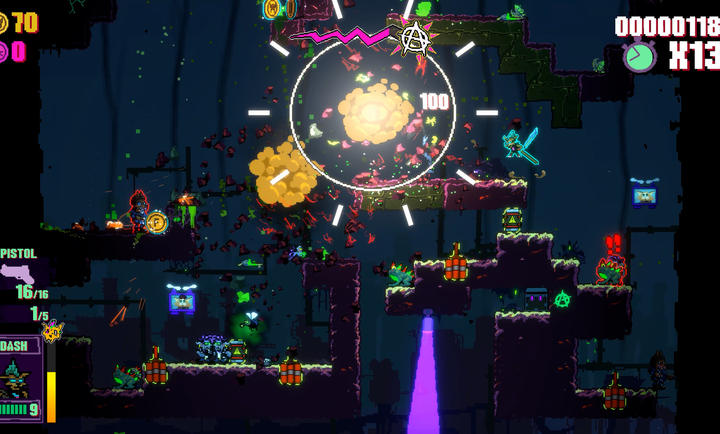This screenshot has width=720, height=434.
Task: Click the gold coin currency icon
Action: pos(5,22)
